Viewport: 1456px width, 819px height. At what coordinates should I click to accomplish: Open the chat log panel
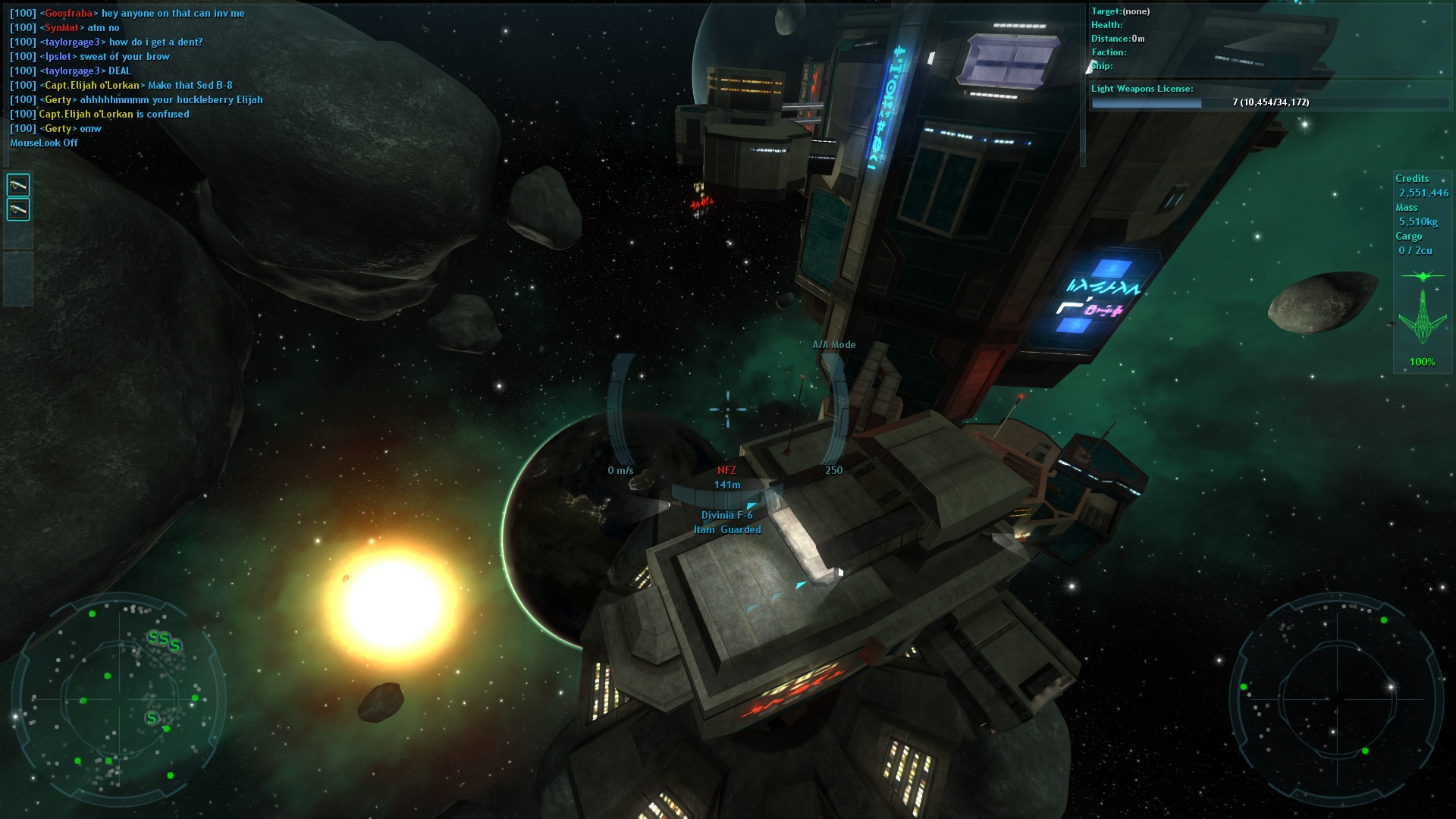(x=136, y=77)
